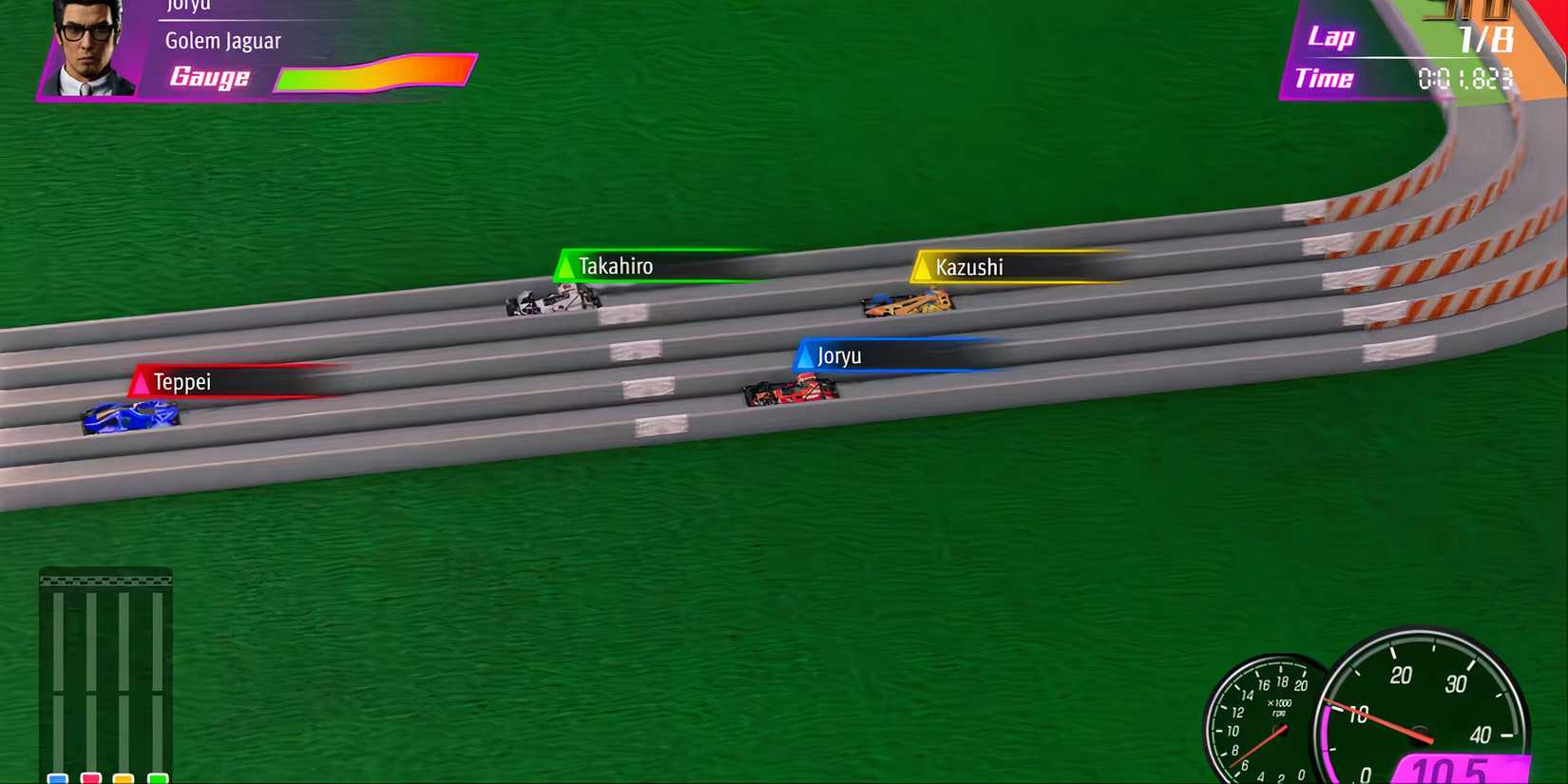
Task: Click the Joryu name text at top
Action: click(187, 6)
